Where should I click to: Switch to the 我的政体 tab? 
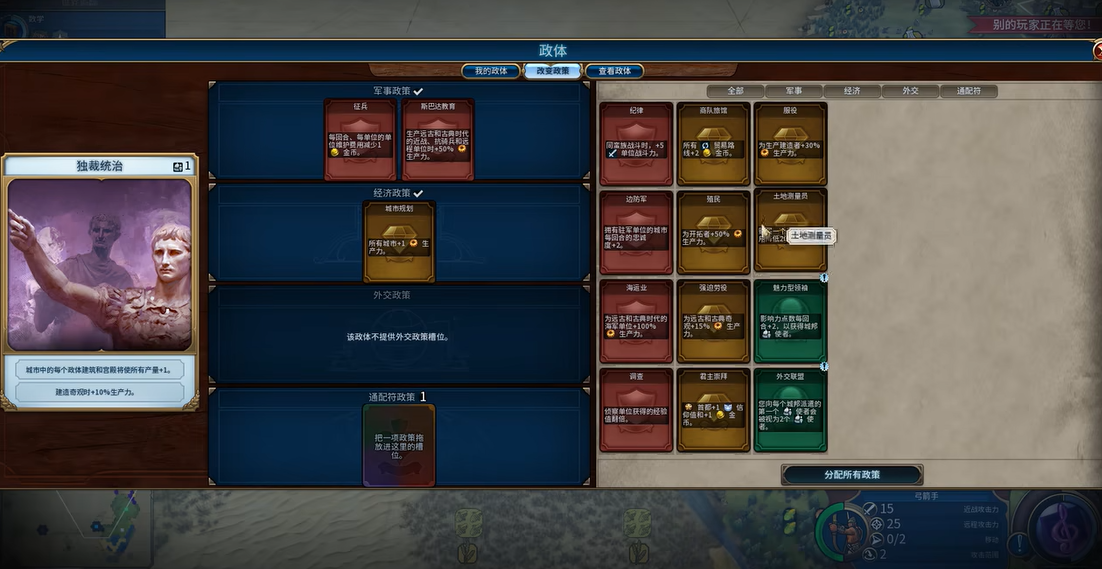490,71
